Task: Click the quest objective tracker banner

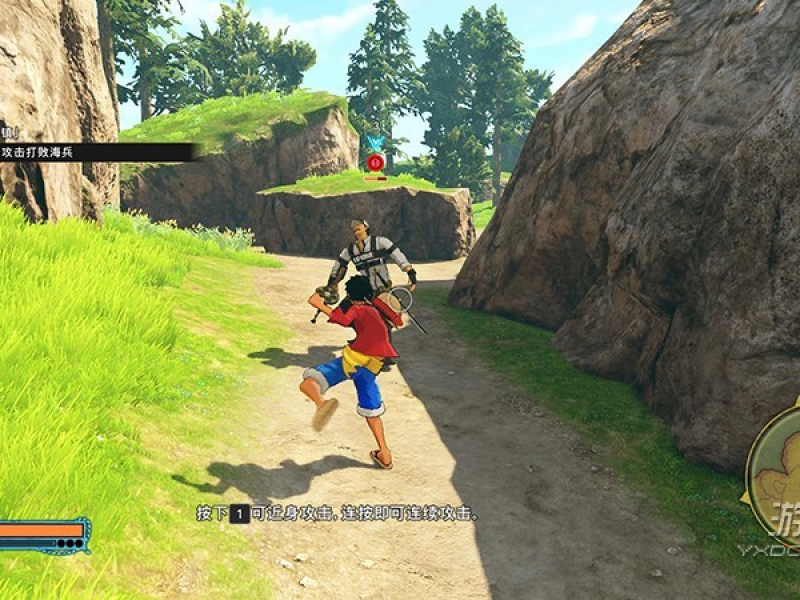Action: [95, 152]
